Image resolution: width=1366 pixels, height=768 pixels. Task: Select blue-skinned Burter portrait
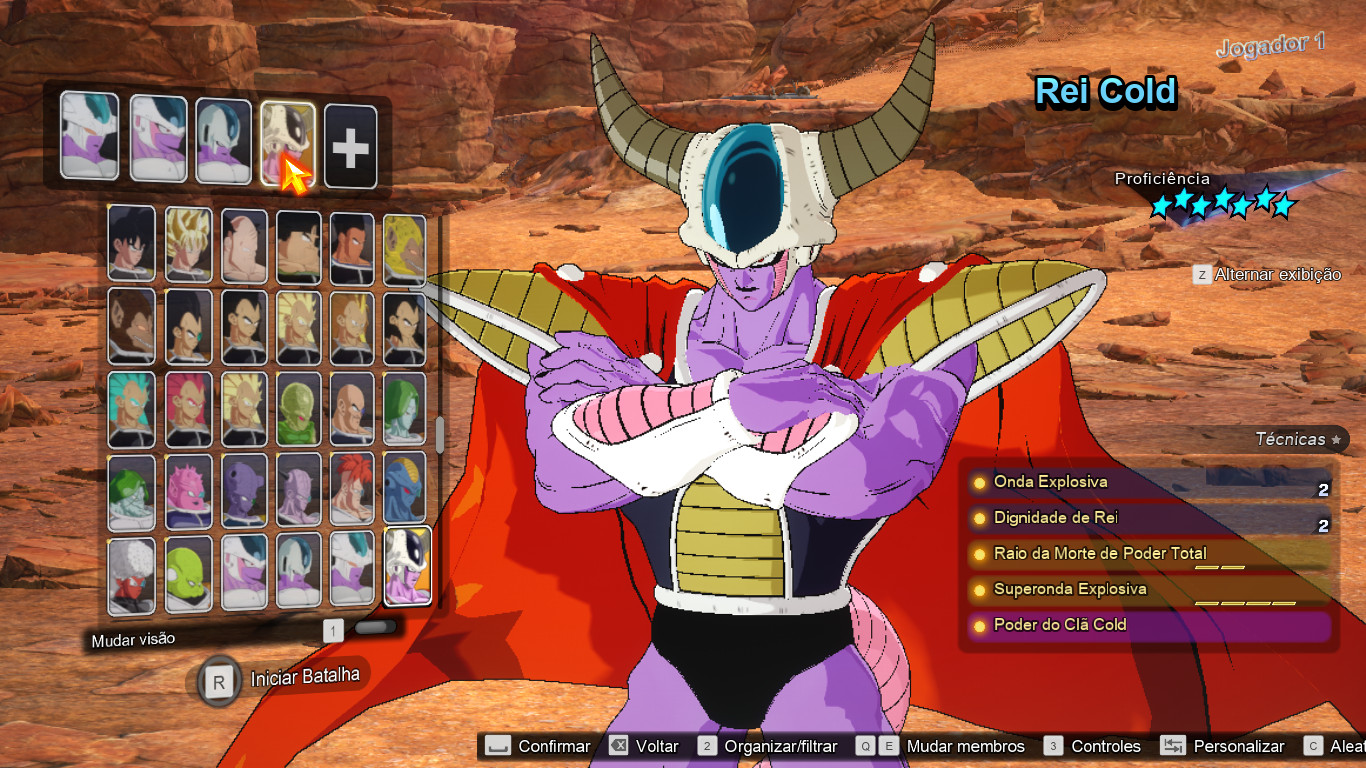(x=404, y=490)
